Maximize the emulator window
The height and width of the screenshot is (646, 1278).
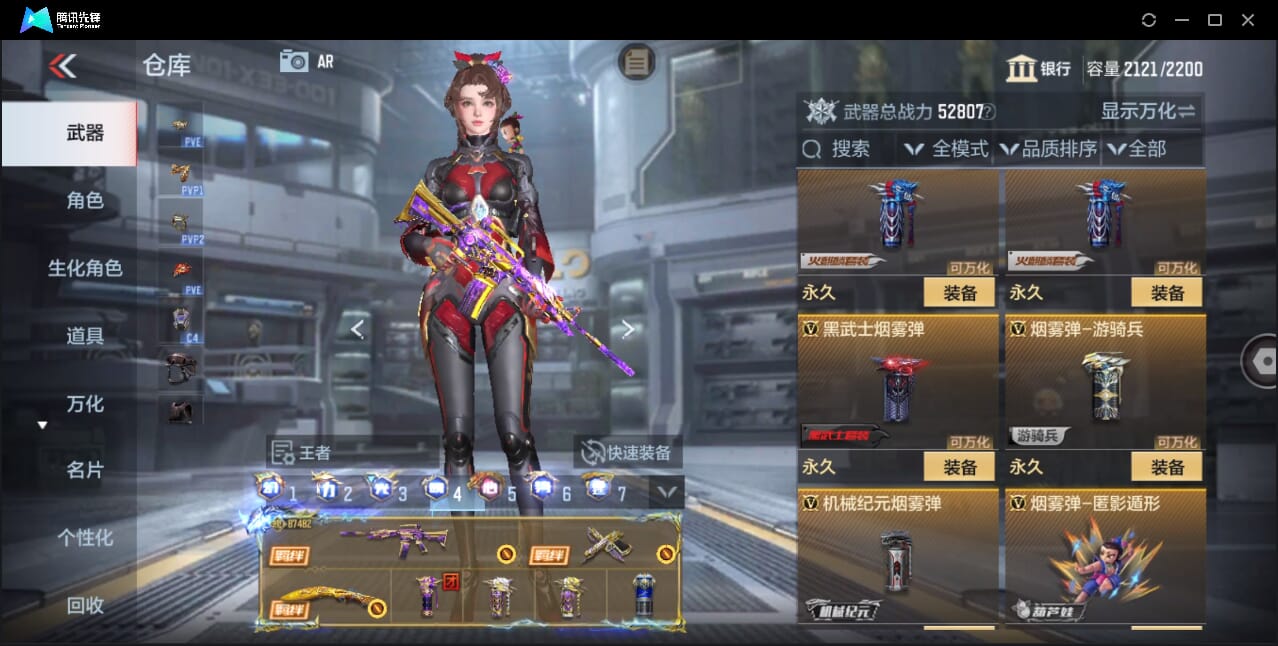pyautogui.click(x=1214, y=20)
